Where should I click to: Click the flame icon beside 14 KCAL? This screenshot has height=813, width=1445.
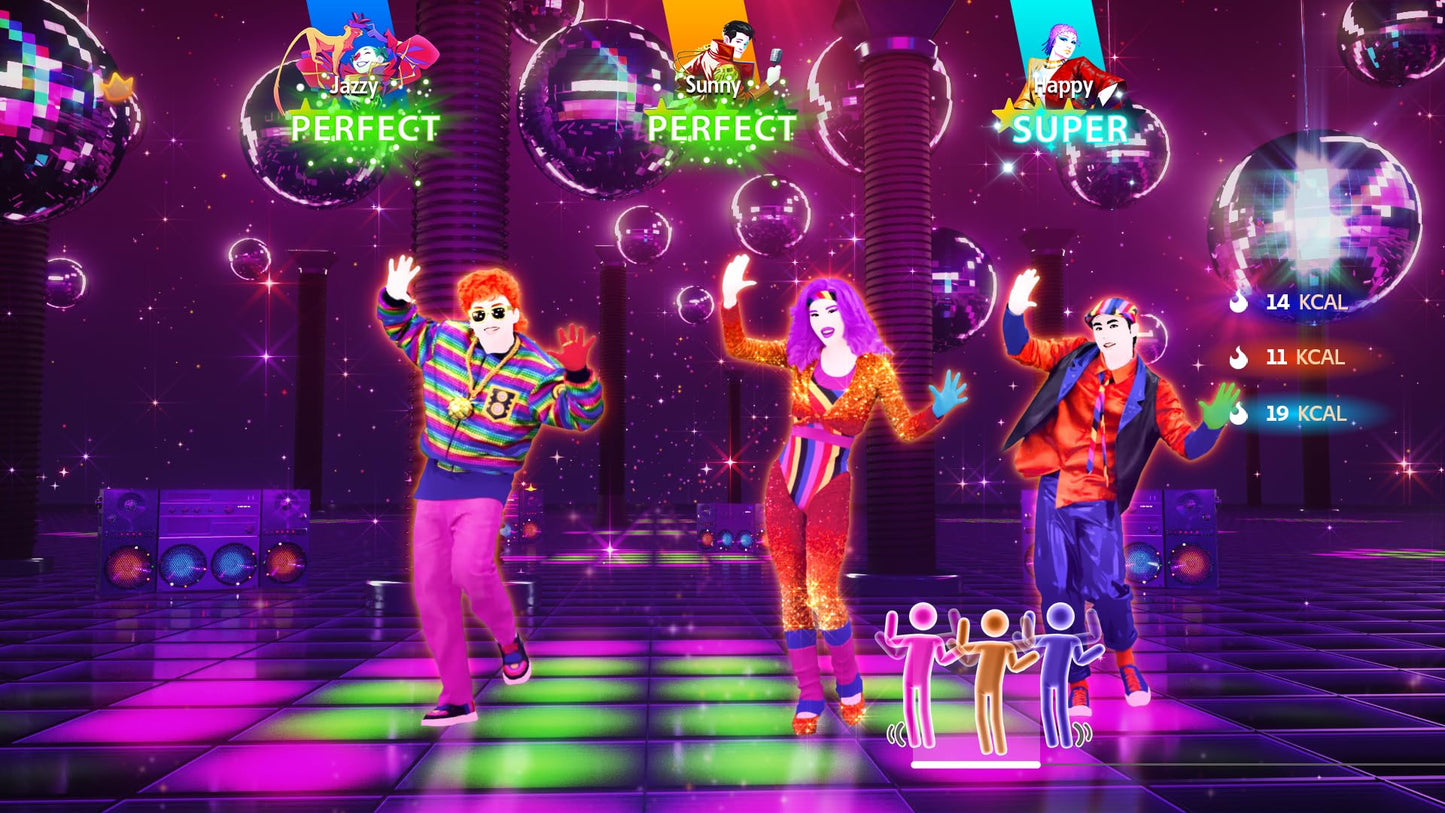[x=1237, y=304]
